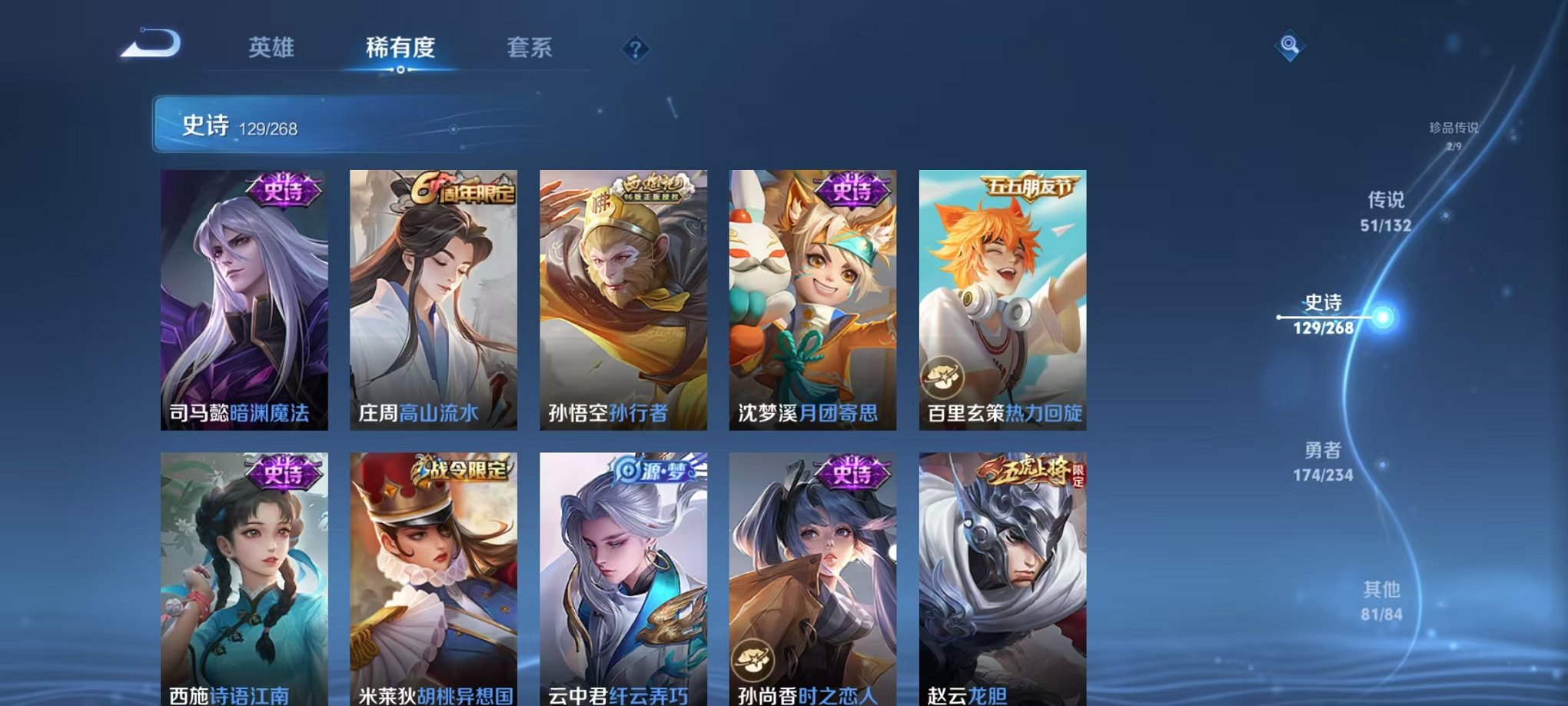Click the help question mark icon

pyautogui.click(x=634, y=48)
